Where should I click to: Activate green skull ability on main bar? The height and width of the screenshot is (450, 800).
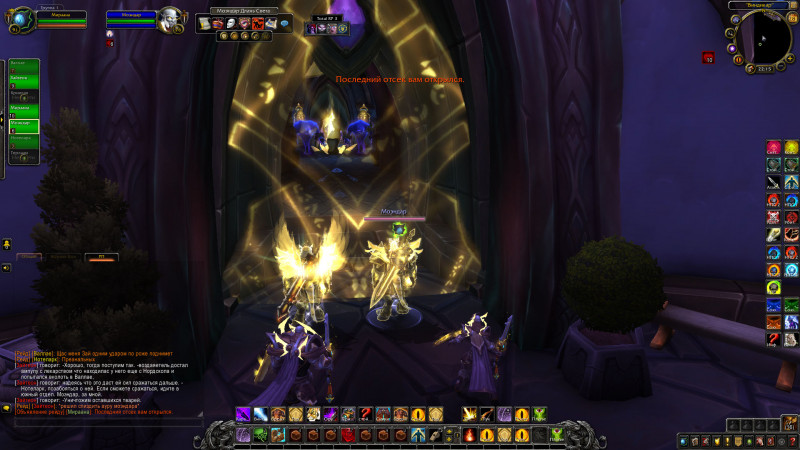[x=260, y=435]
